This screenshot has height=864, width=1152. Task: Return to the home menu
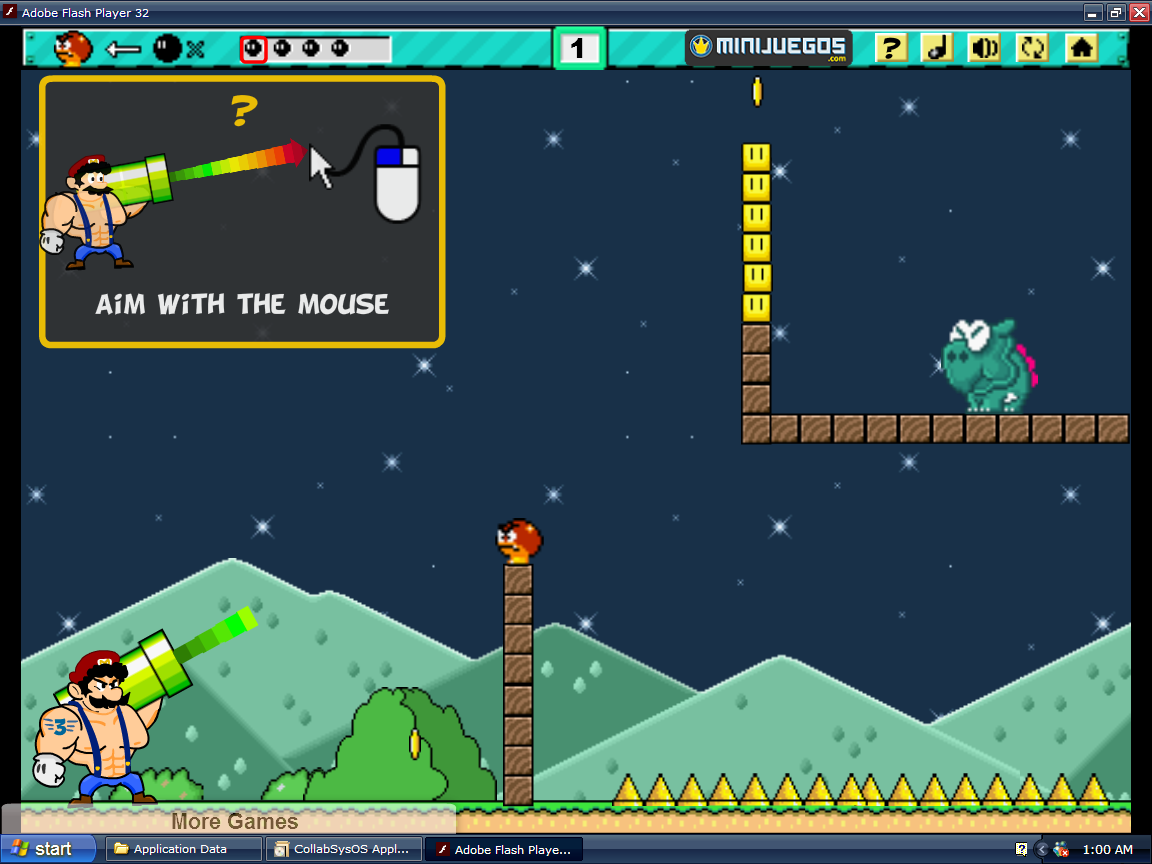[x=1081, y=48]
